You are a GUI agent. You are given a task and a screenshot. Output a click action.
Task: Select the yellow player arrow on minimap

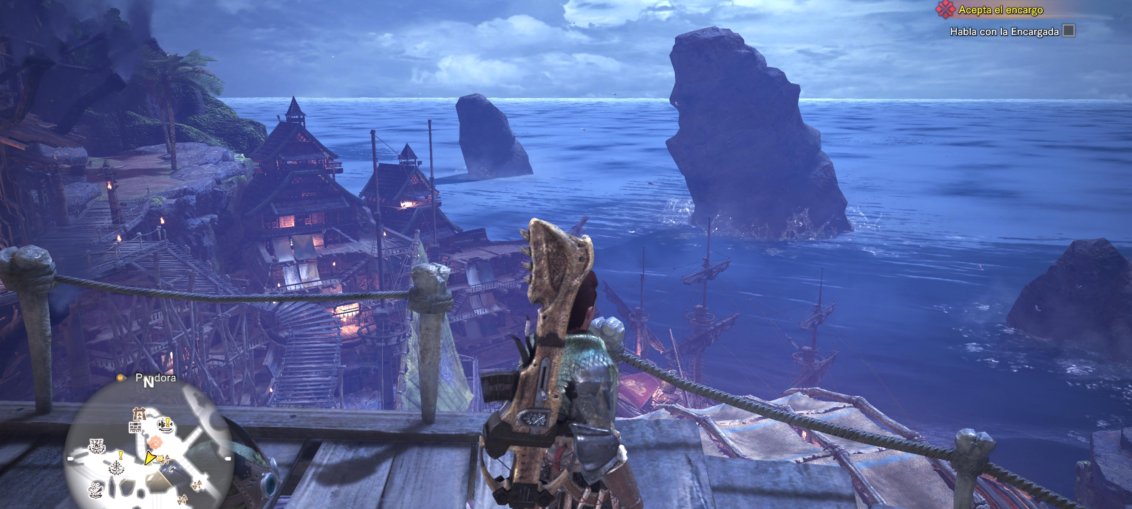click(x=152, y=459)
